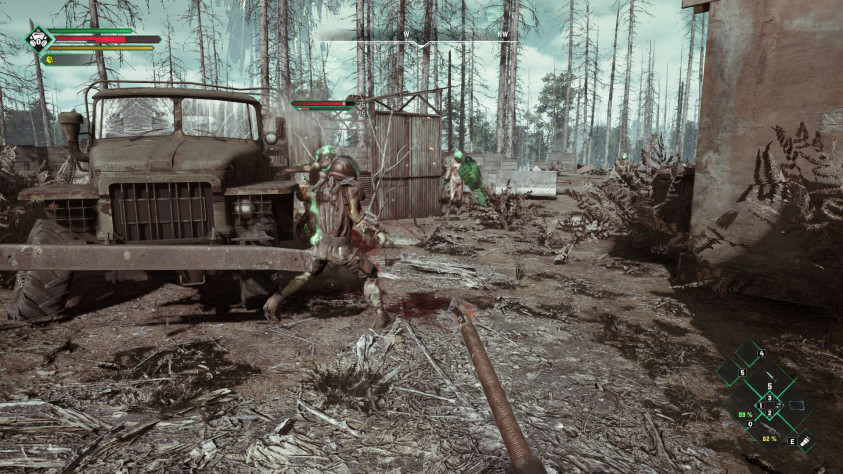The image size is (843, 474).
Task: Click the gas mask status icon
Action: coord(38,40)
